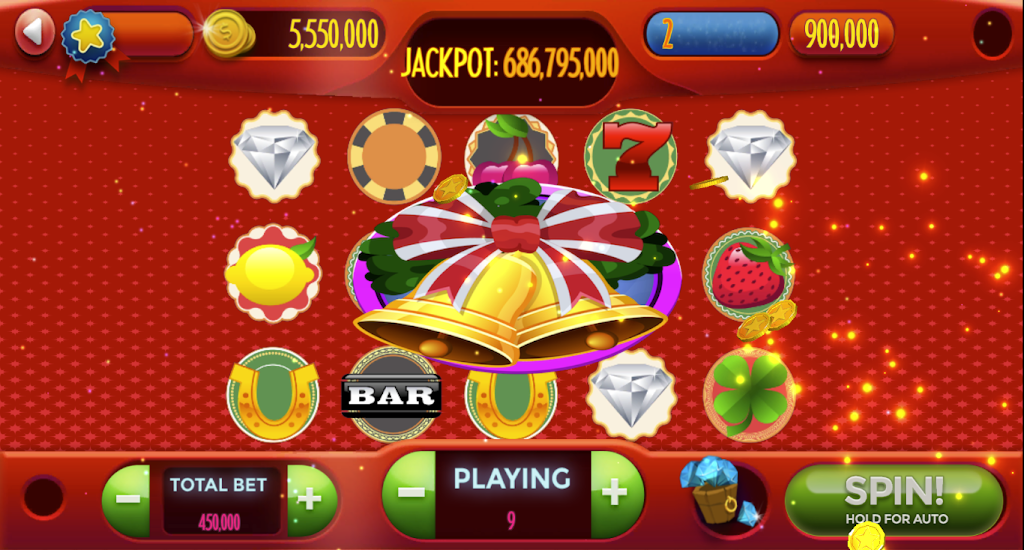Increase the total bet with plus
This screenshot has height=550, width=1024.
pos(310,499)
